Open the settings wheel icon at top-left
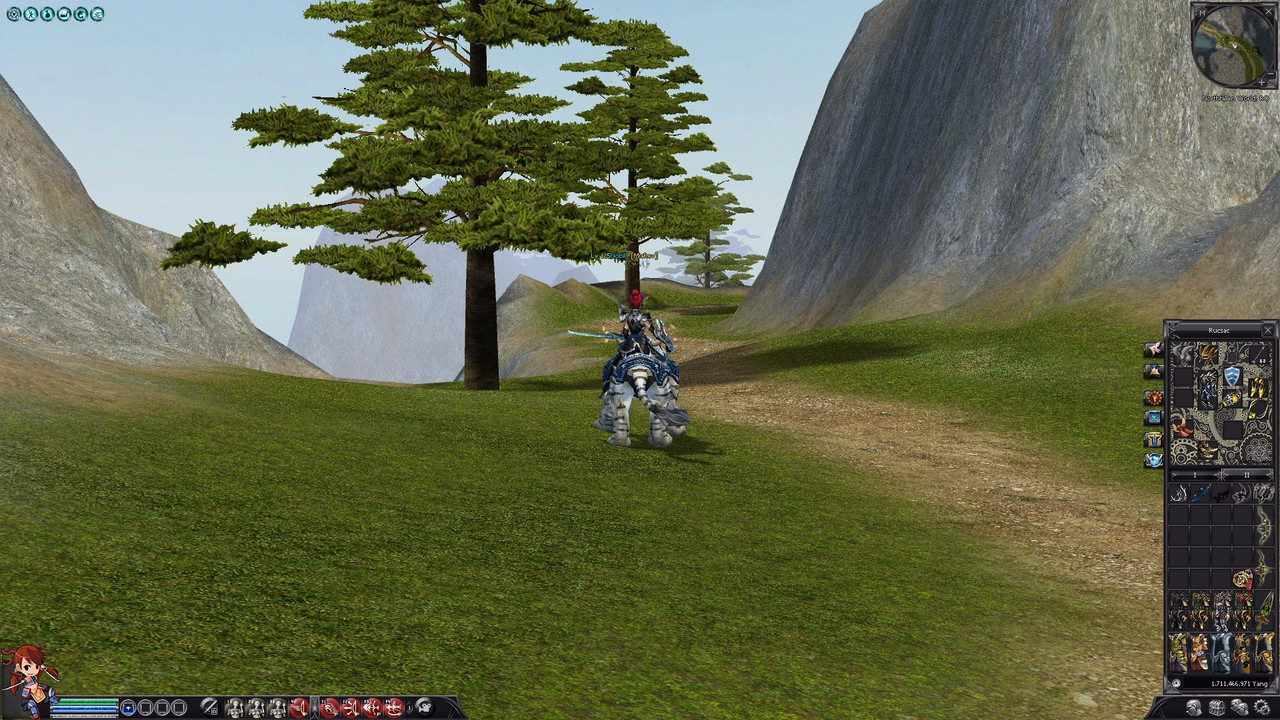 click(x=13, y=14)
